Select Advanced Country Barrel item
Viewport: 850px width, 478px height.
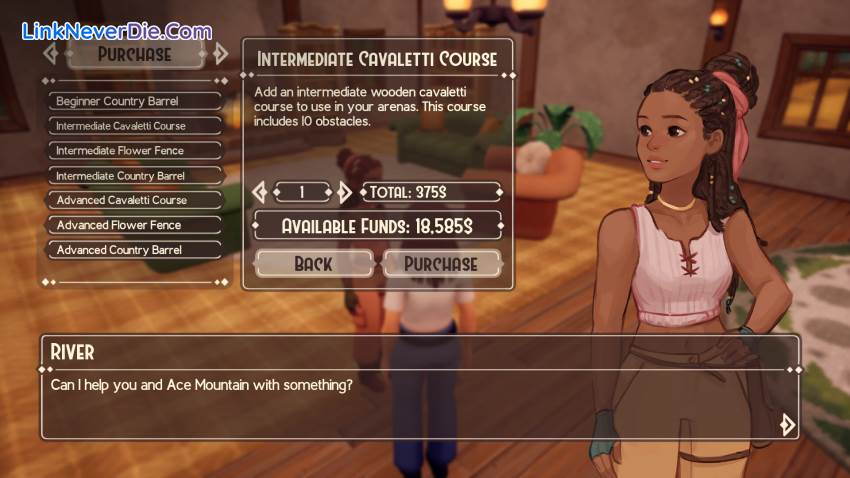[x=134, y=250]
